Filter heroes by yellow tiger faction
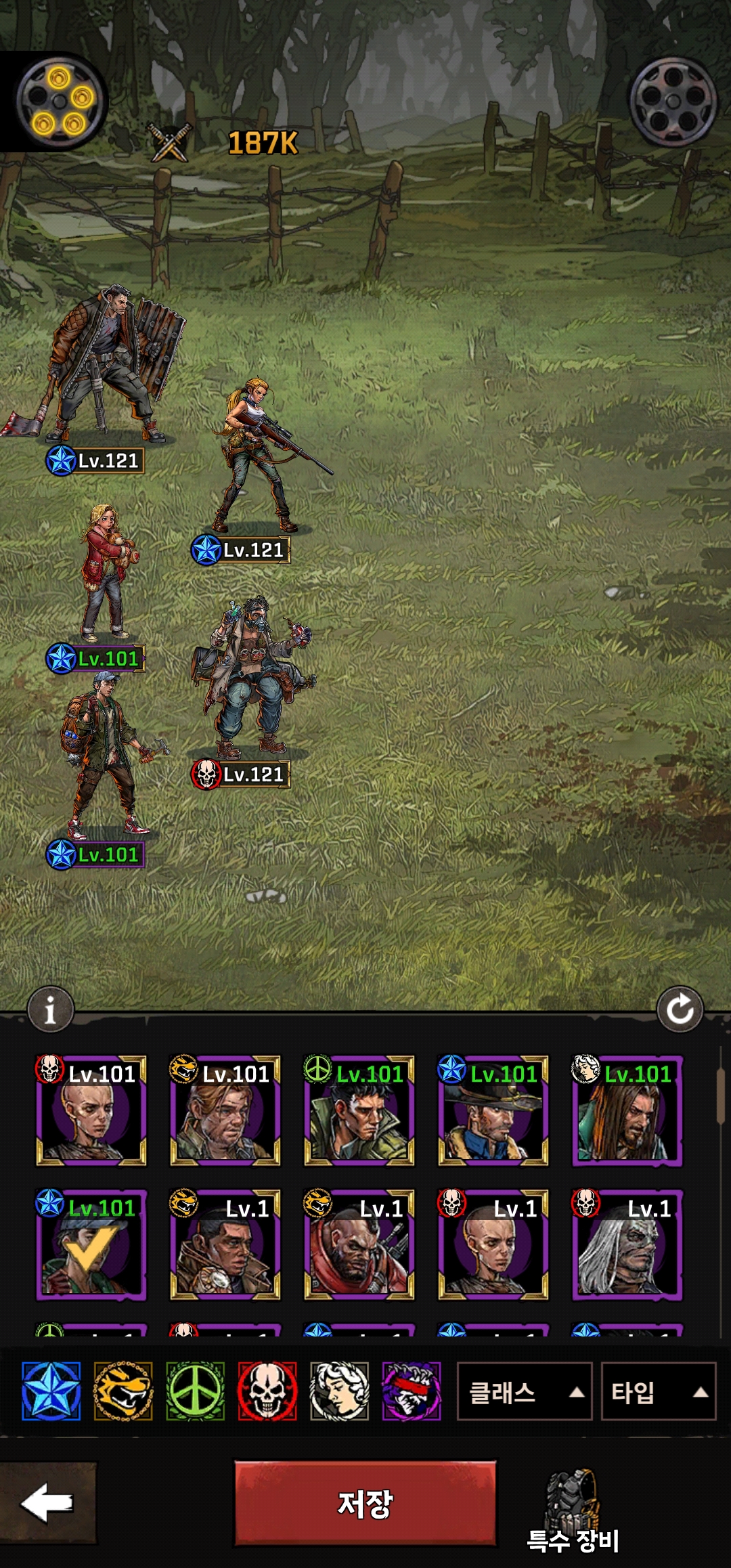The image size is (731, 1568). (123, 1391)
